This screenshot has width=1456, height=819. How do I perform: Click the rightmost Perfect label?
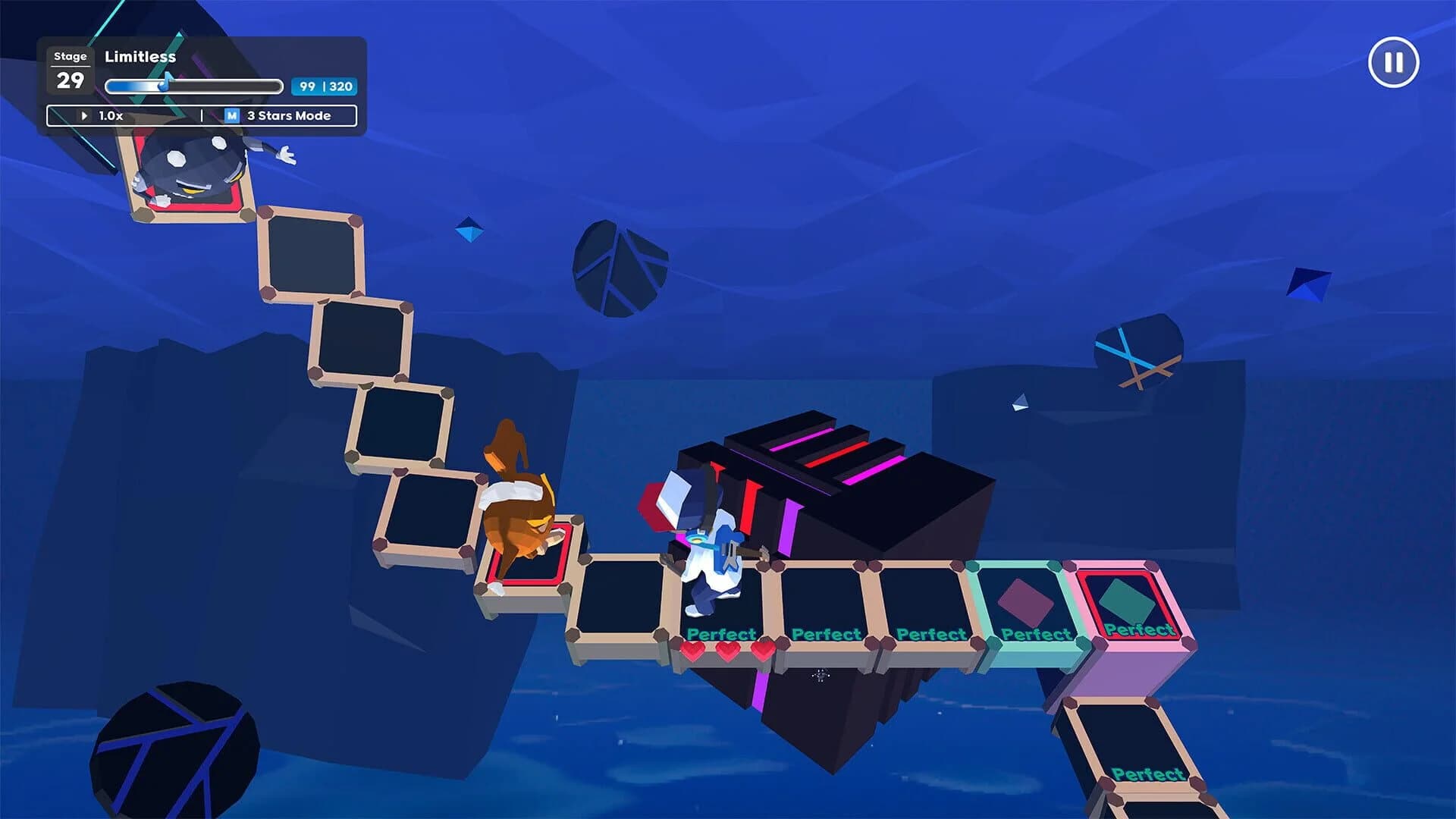pos(1139,629)
